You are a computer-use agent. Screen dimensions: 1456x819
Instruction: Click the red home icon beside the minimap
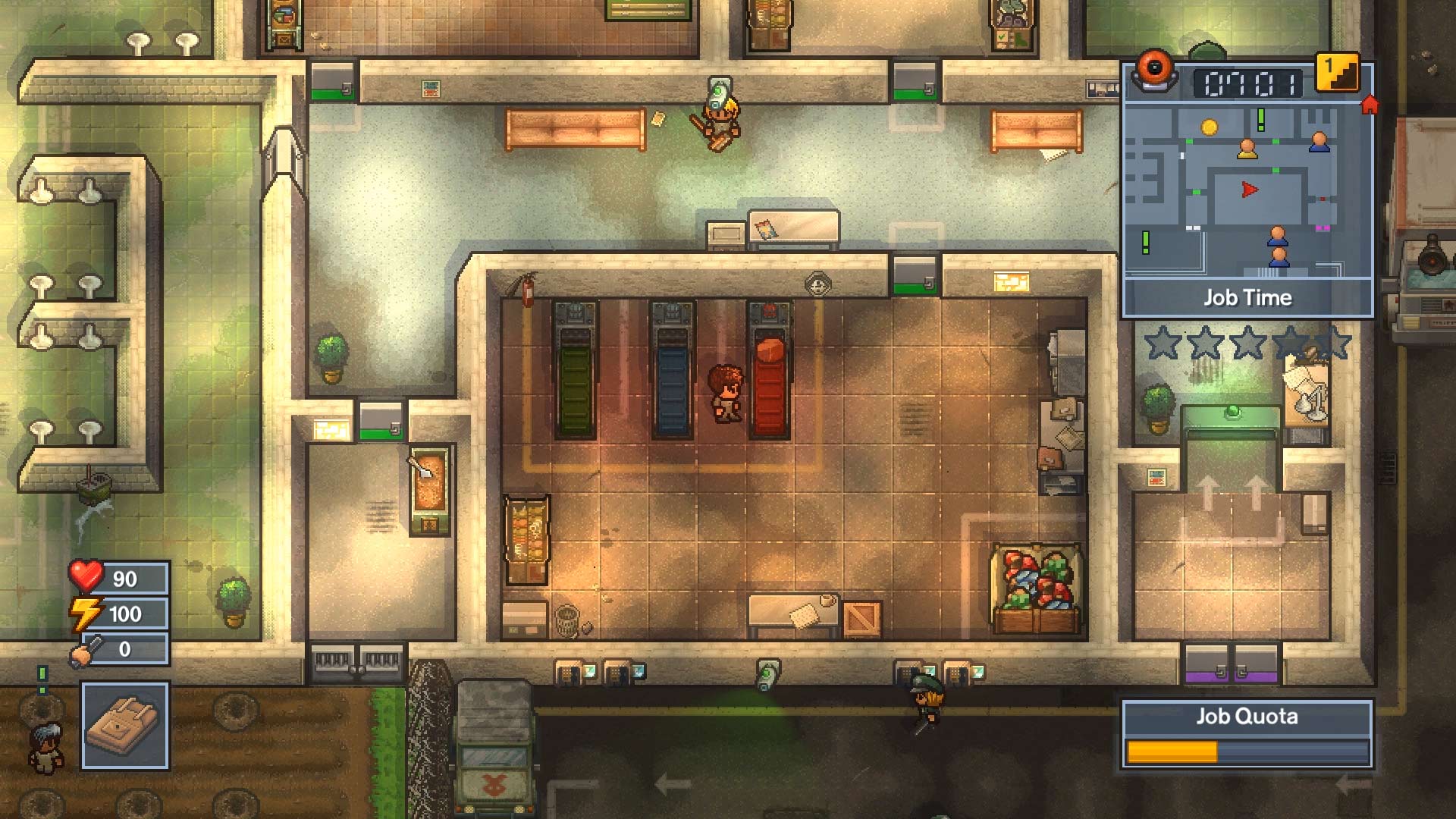[1369, 104]
